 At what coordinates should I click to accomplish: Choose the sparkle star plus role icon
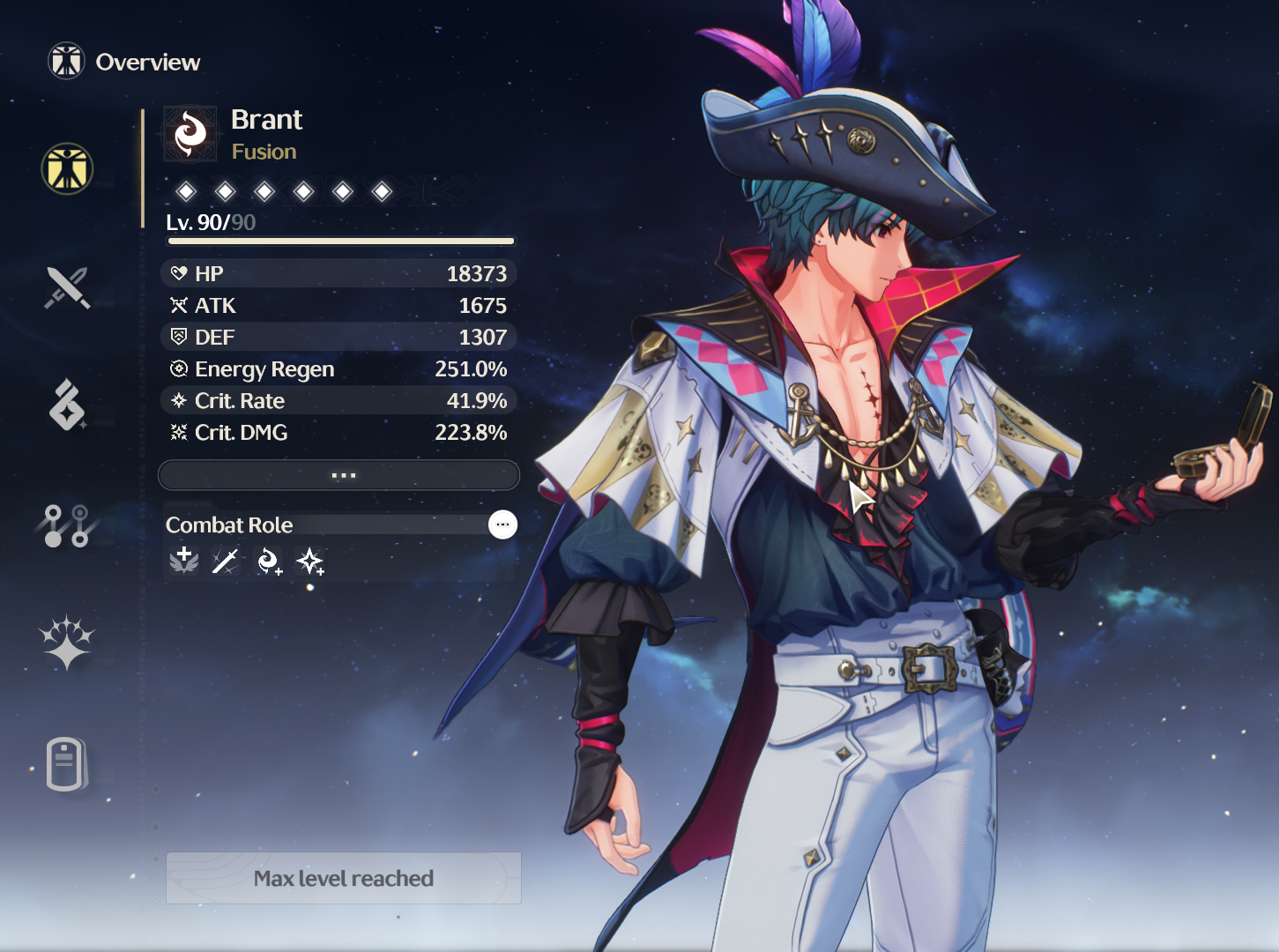pyautogui.click(x=310, y=561)
